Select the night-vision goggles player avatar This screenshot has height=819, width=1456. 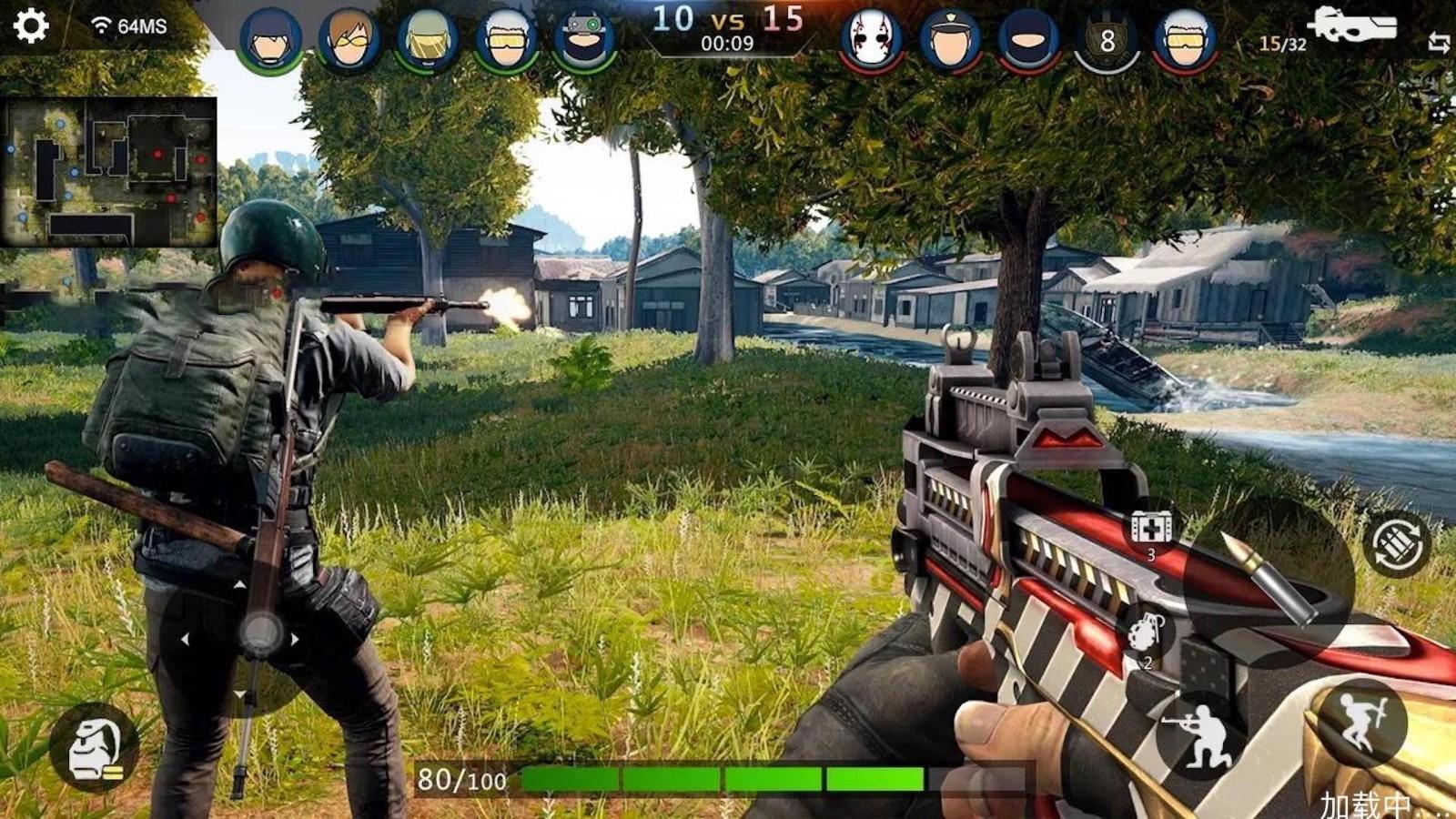(x=584, y=40)
